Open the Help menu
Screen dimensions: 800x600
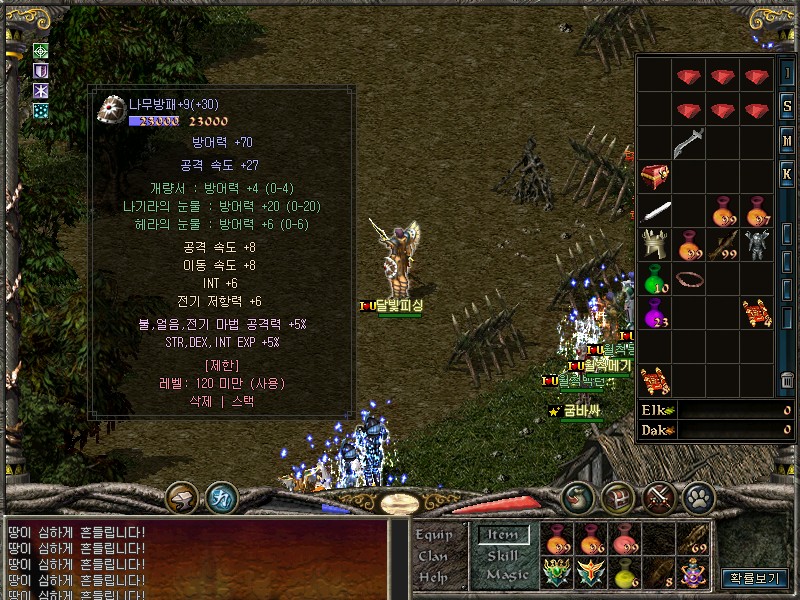tap(433, 577)
